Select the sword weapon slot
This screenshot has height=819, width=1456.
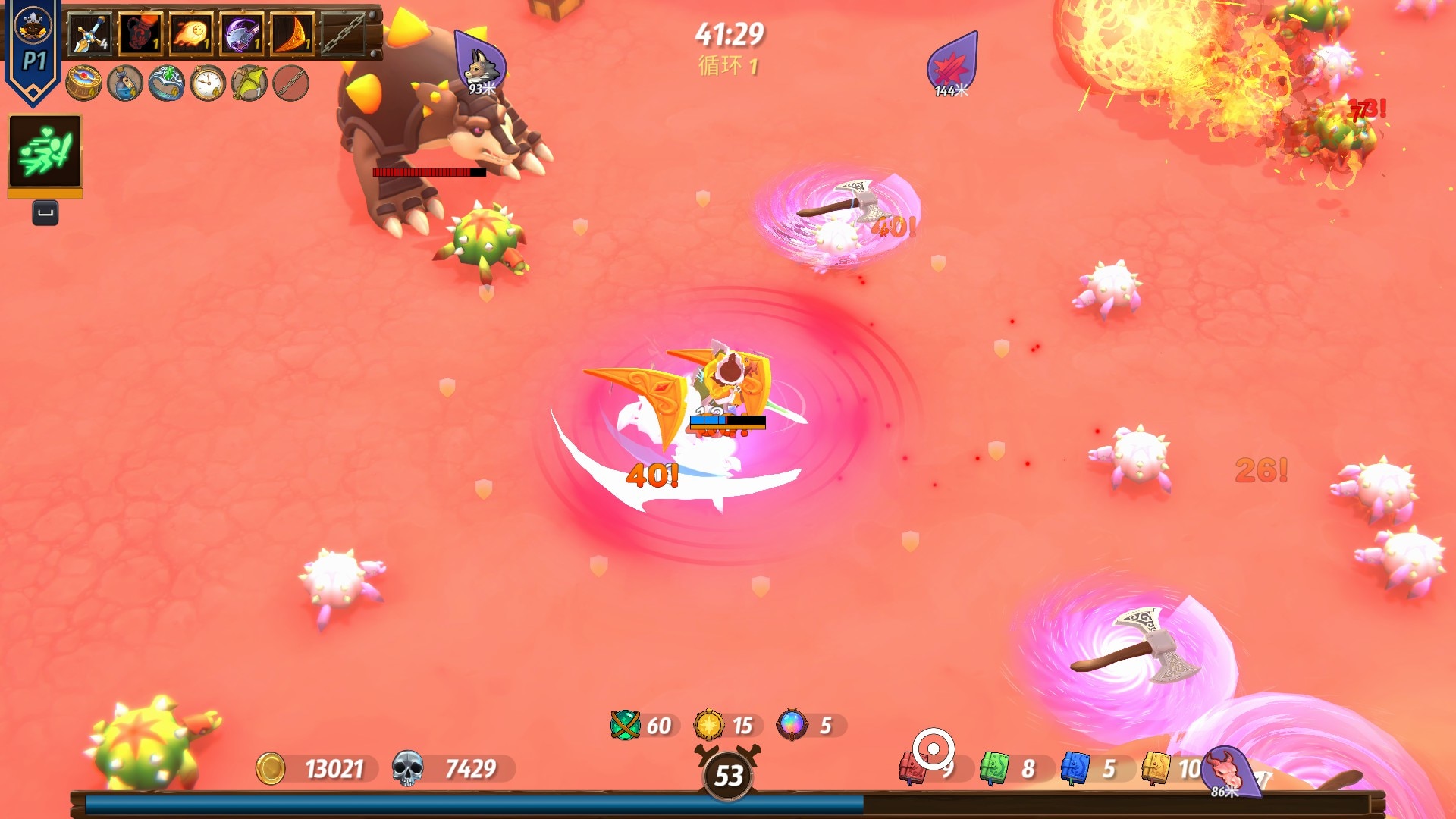pos(90,34)
